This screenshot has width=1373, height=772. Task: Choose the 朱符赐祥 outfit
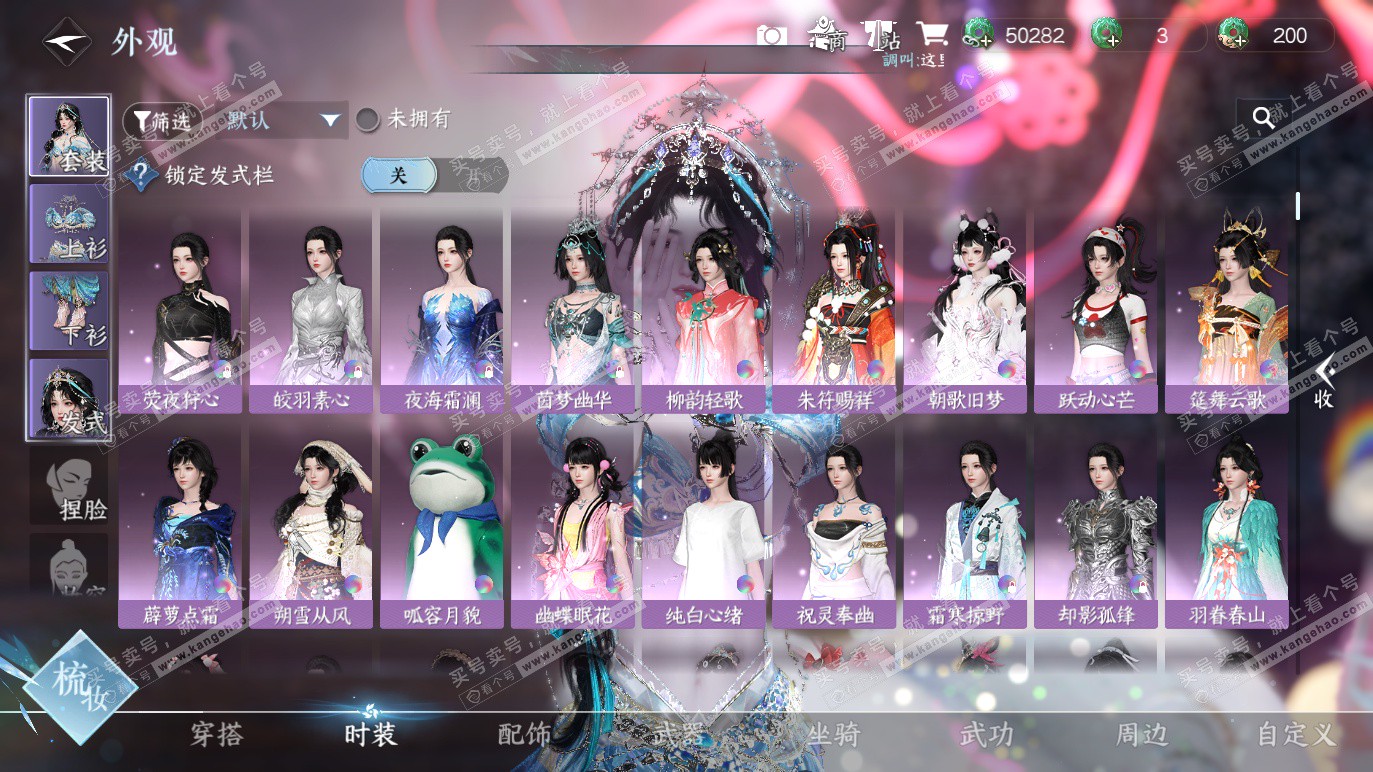[835, 310]
